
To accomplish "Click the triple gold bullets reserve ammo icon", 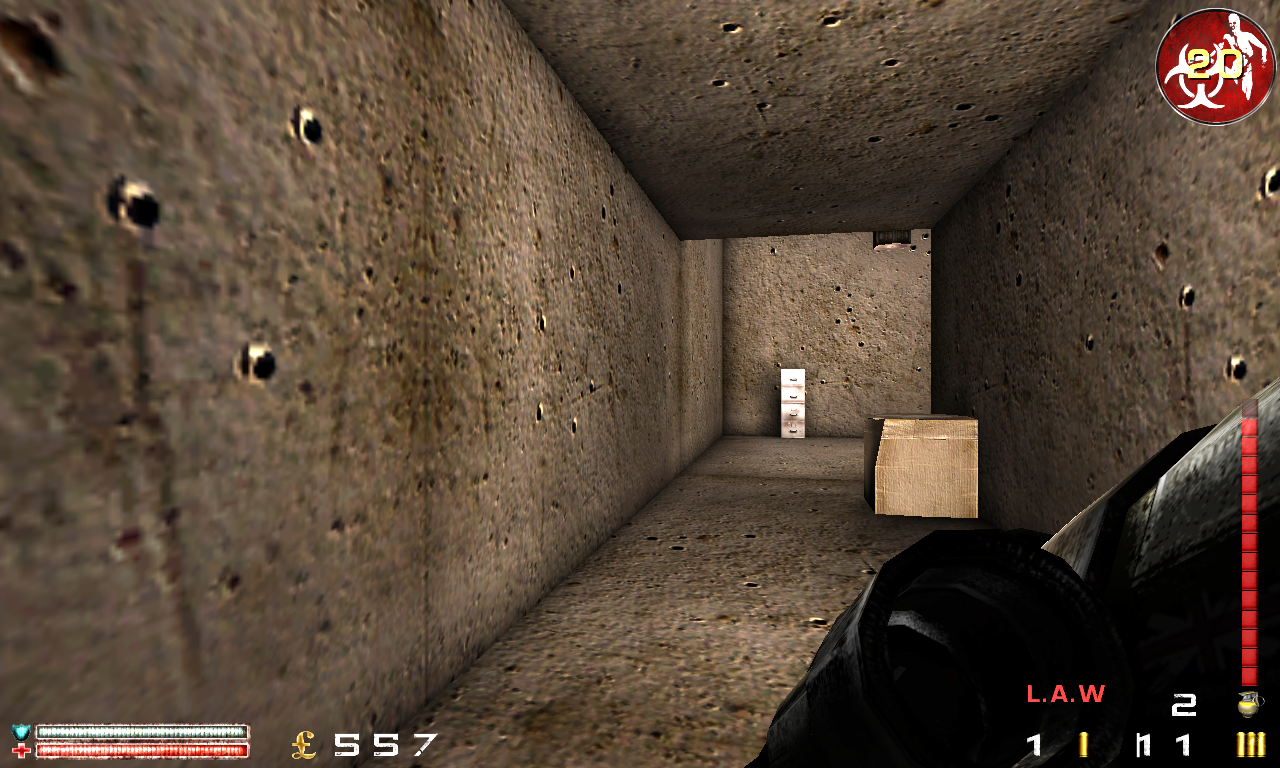I will (x=1250, y=745).
